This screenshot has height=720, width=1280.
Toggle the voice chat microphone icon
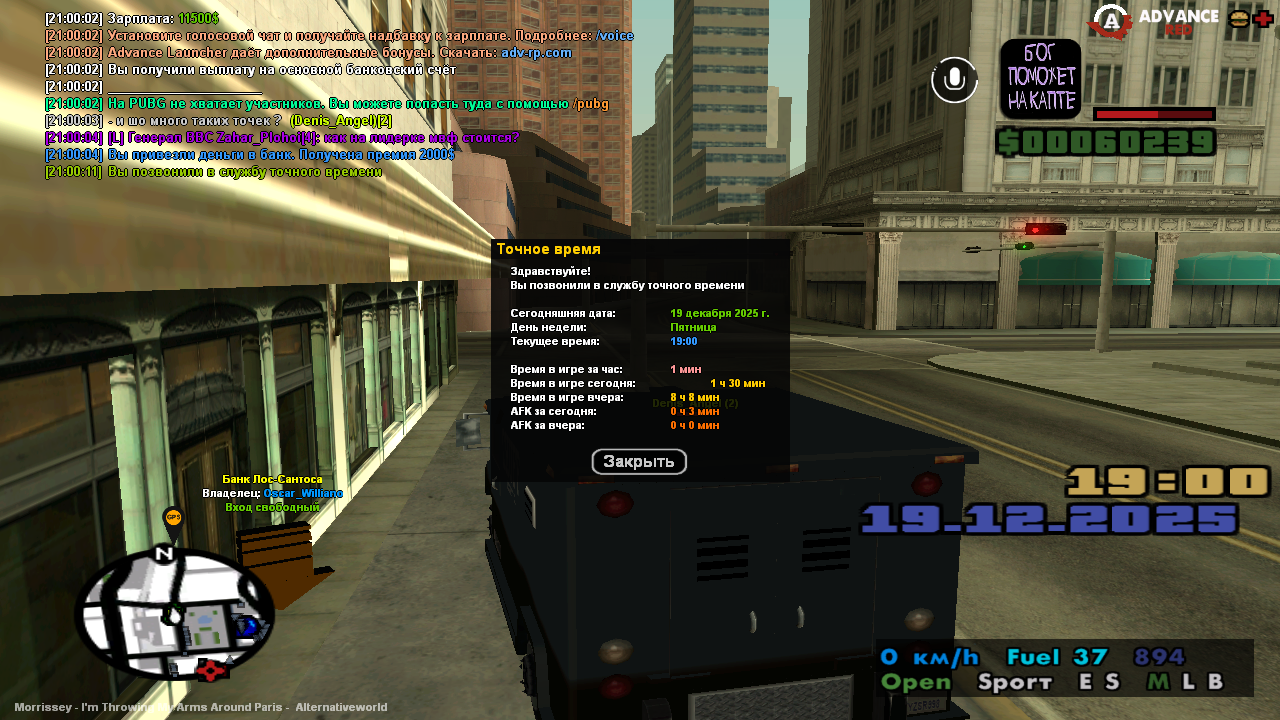click(954, 80)
